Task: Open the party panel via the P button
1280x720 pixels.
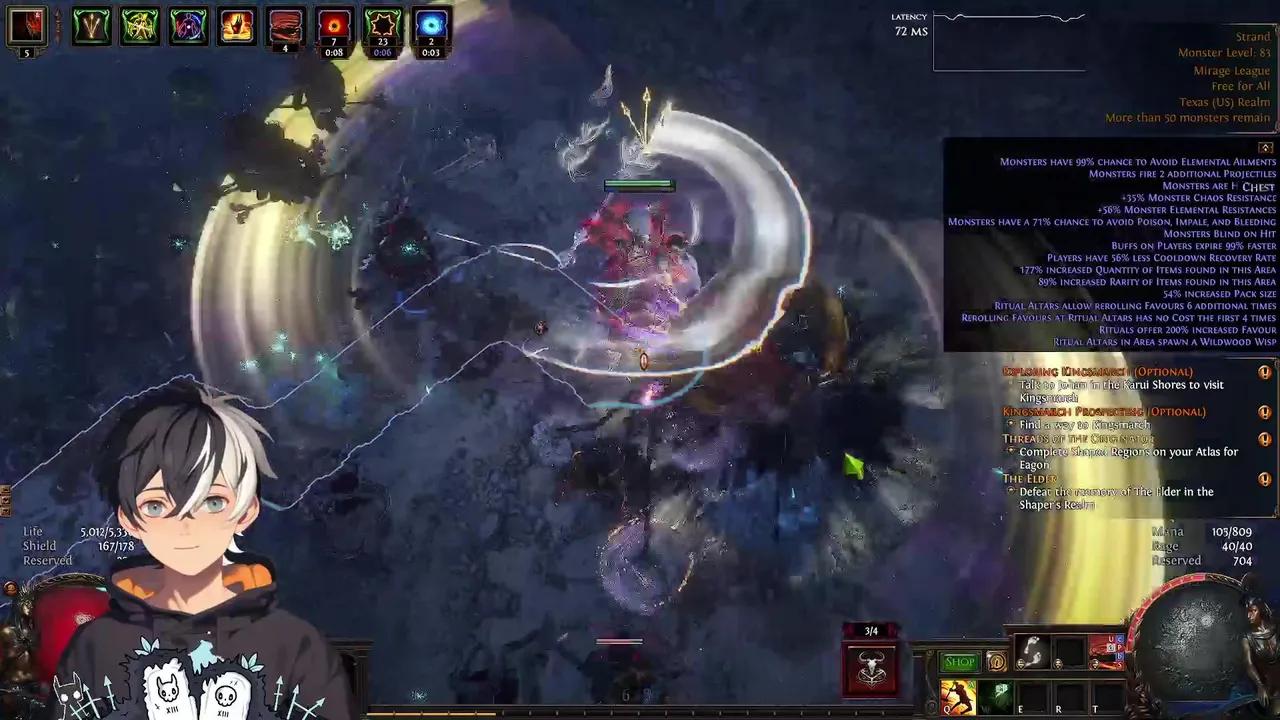Action: click(x=1120, y=648)
